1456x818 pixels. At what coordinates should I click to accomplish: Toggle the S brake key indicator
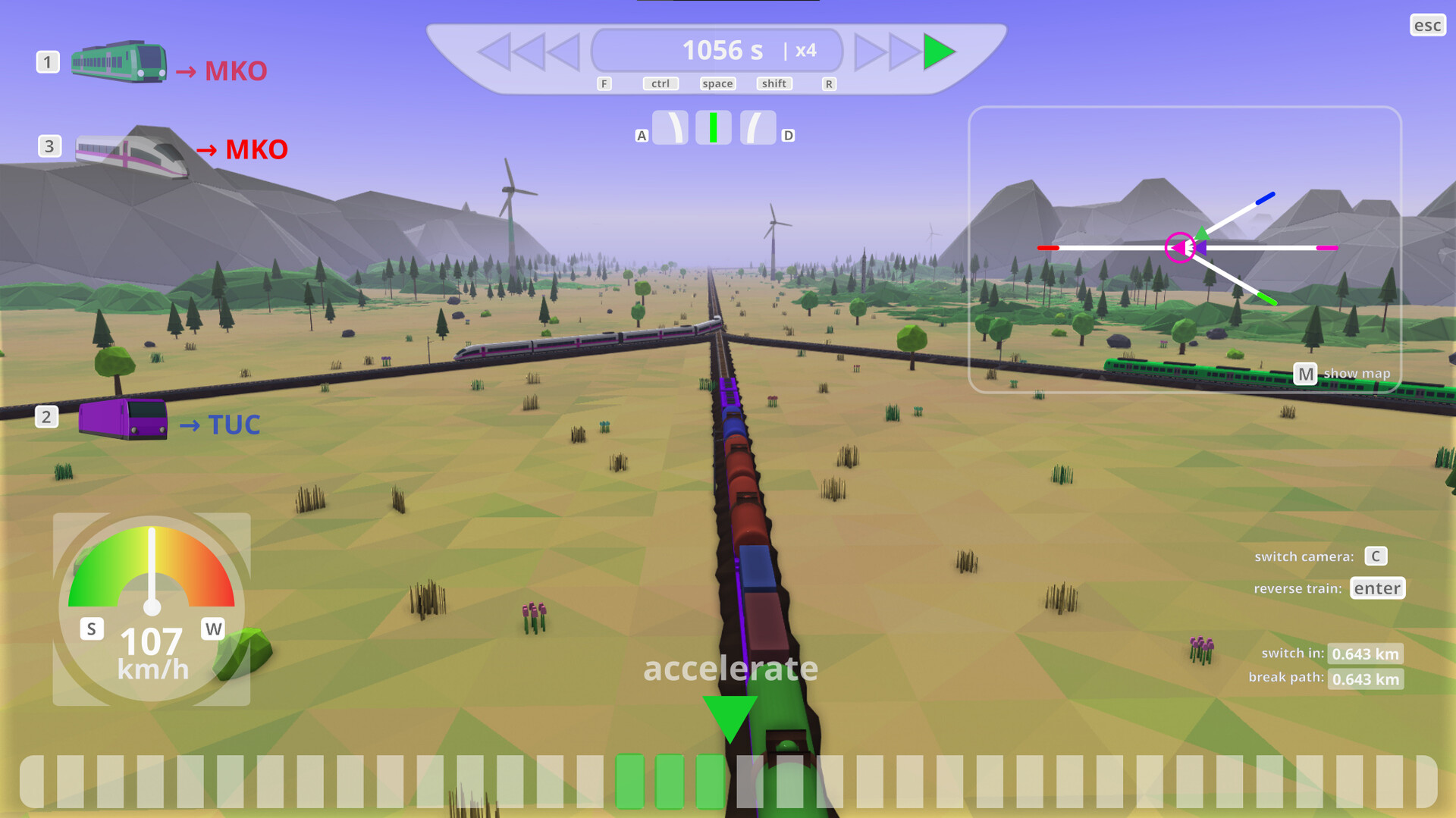click(x=91, y=628)
